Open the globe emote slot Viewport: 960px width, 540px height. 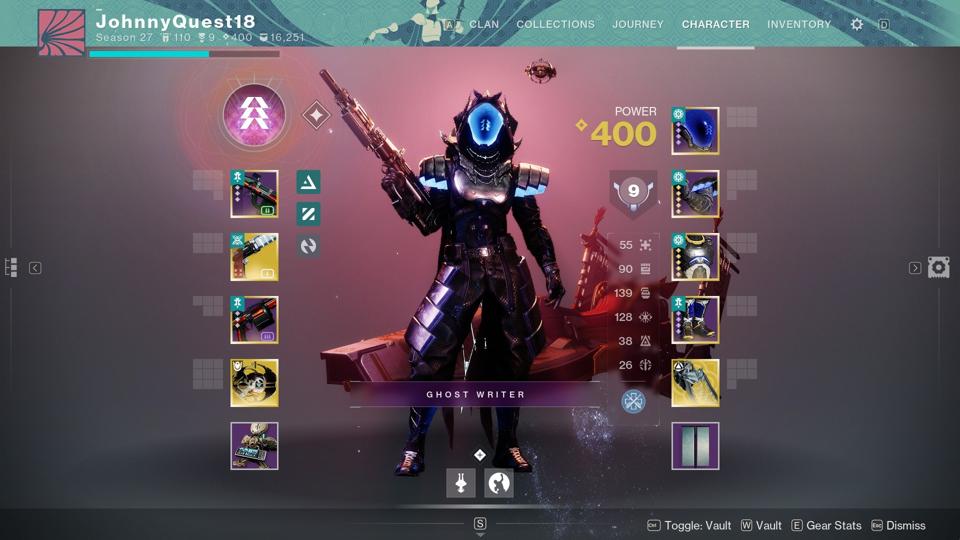[499, 484]
